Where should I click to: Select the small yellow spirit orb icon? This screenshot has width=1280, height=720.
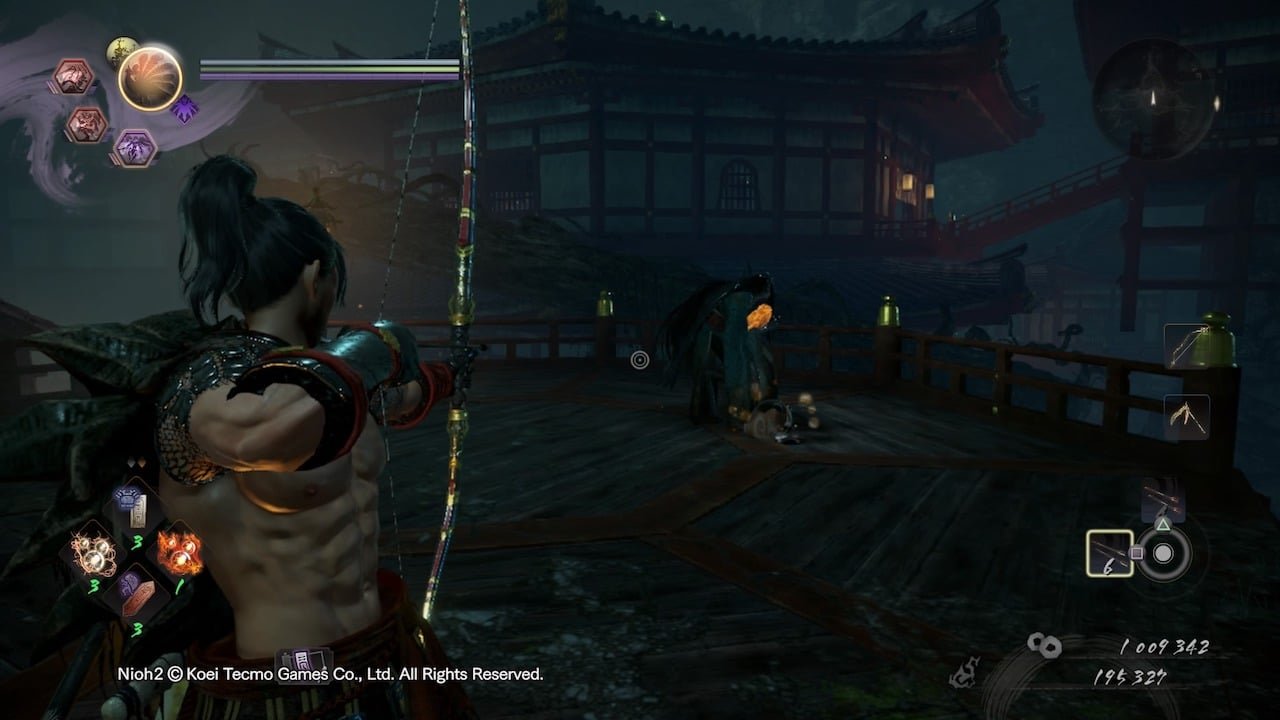122,52
